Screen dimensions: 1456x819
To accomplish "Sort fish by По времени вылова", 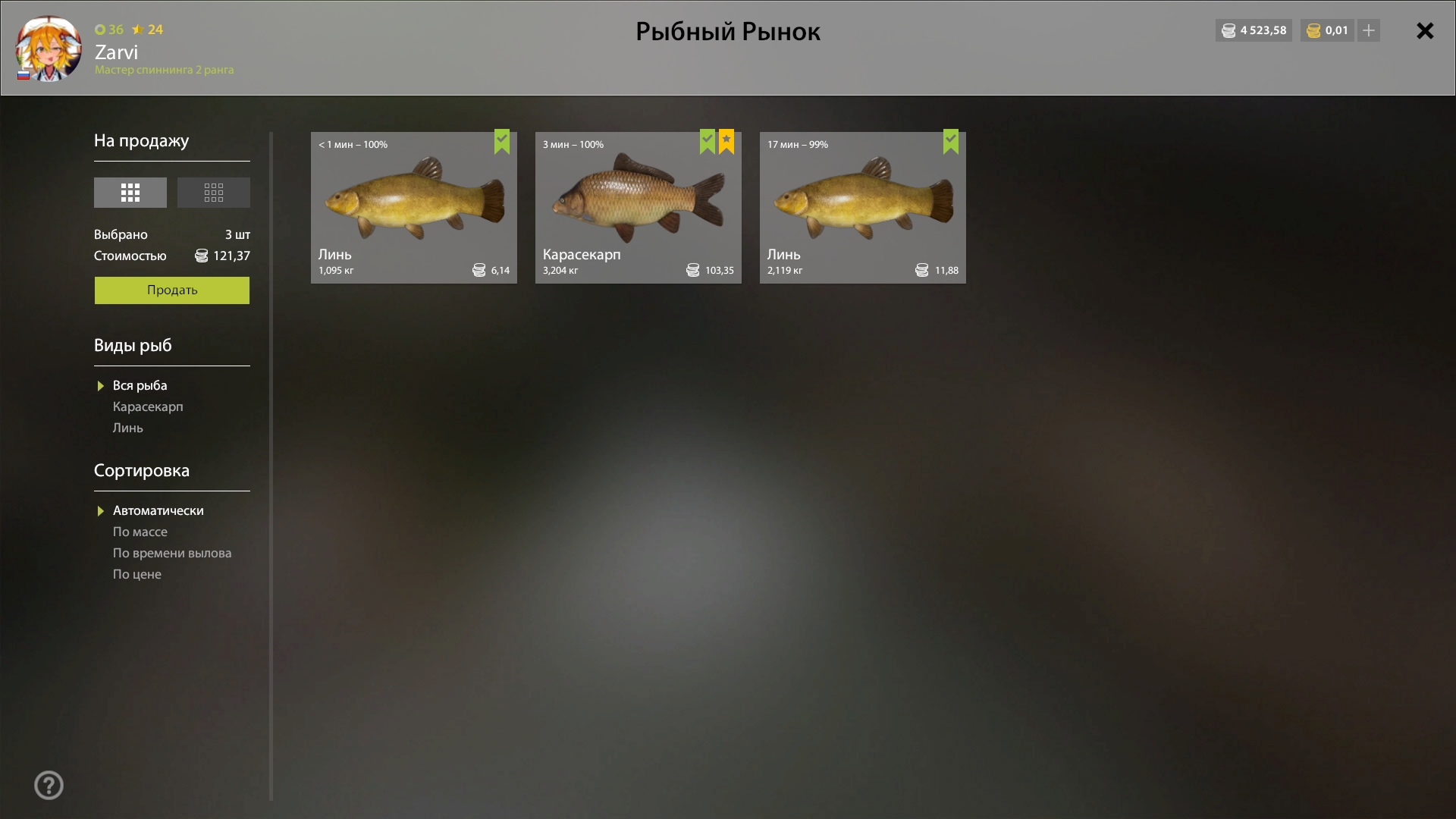I will (172, 554).
